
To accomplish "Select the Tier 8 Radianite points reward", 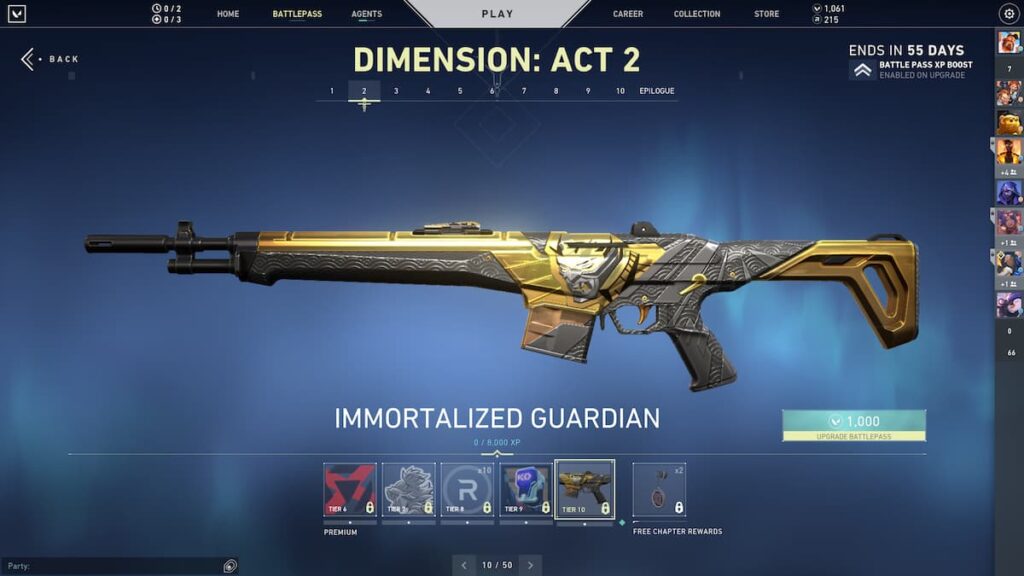I will pos(468,489).
